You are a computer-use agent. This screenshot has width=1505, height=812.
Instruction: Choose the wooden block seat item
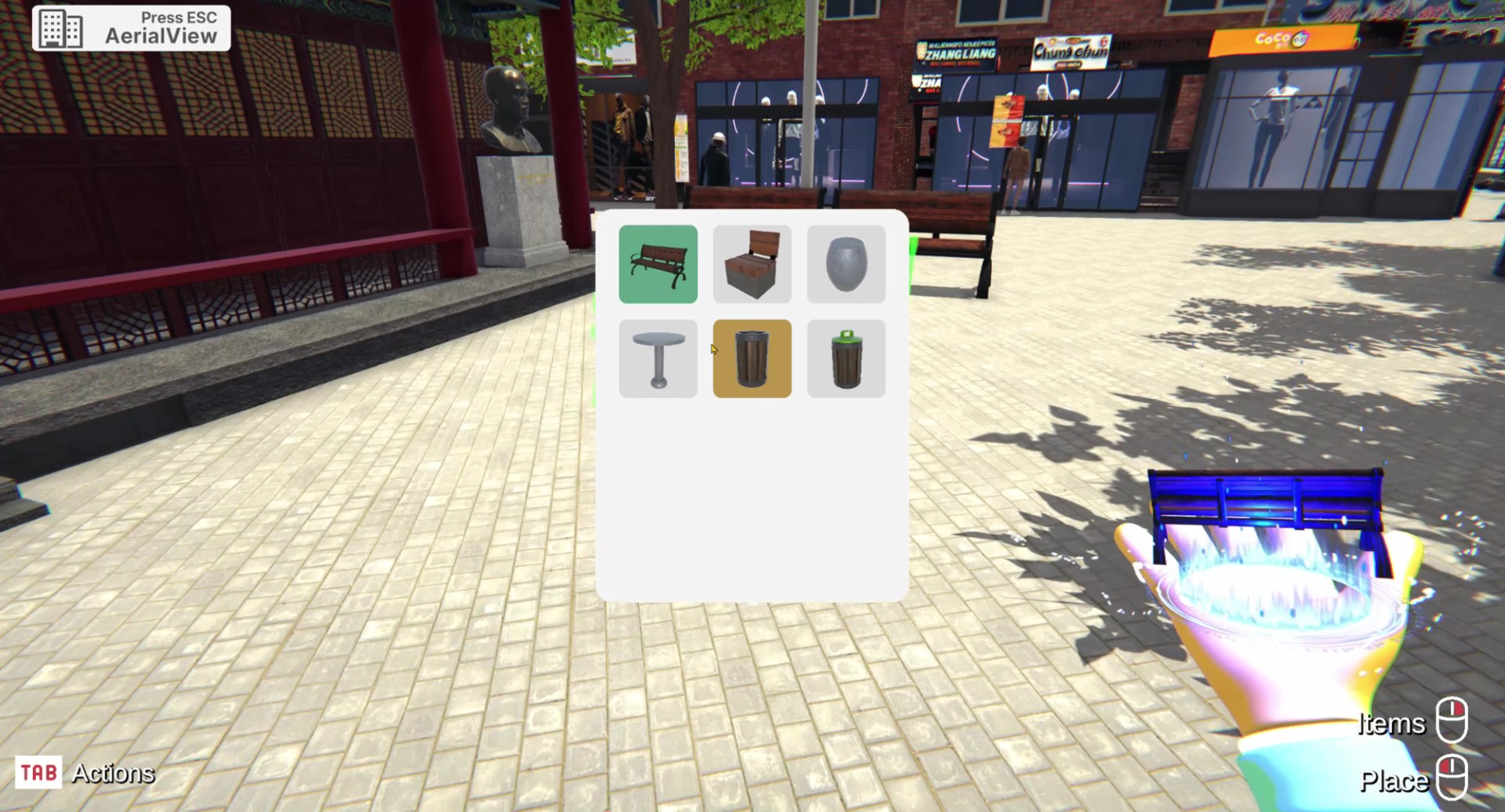pyautogui.click(x=752, y=264)
